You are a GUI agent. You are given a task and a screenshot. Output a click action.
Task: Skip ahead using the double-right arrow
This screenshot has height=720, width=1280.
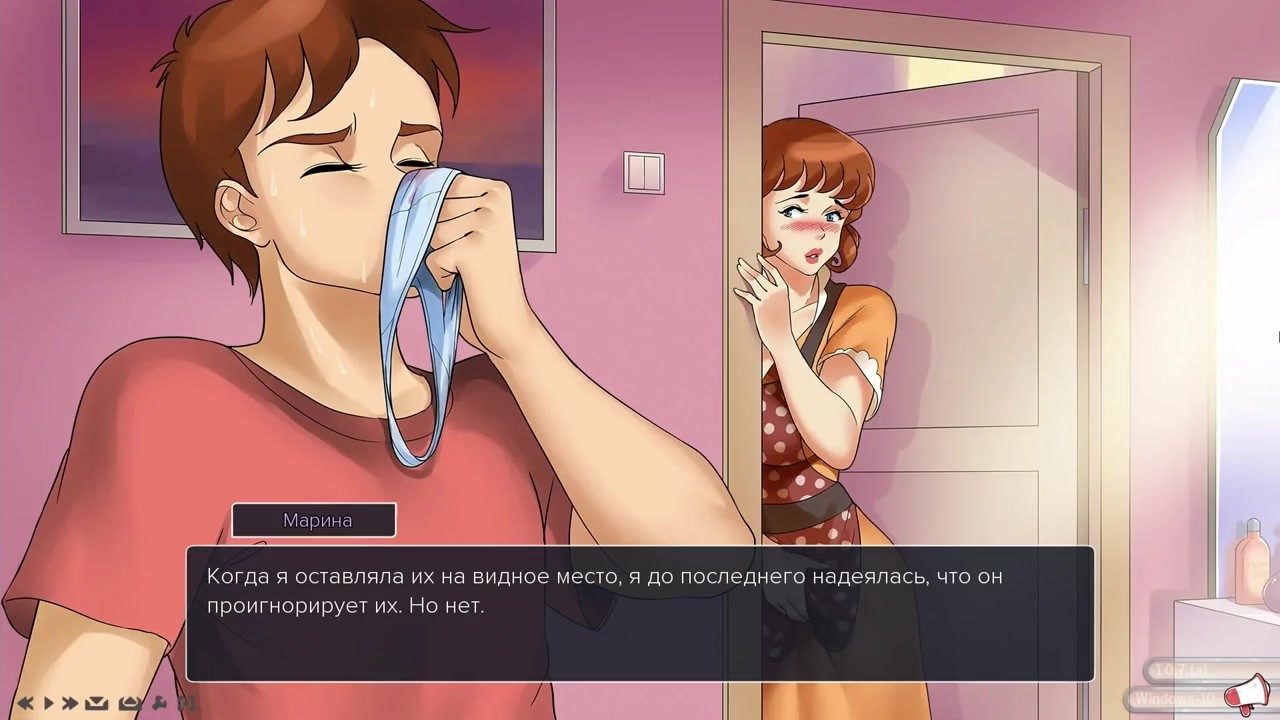point(70,703)
